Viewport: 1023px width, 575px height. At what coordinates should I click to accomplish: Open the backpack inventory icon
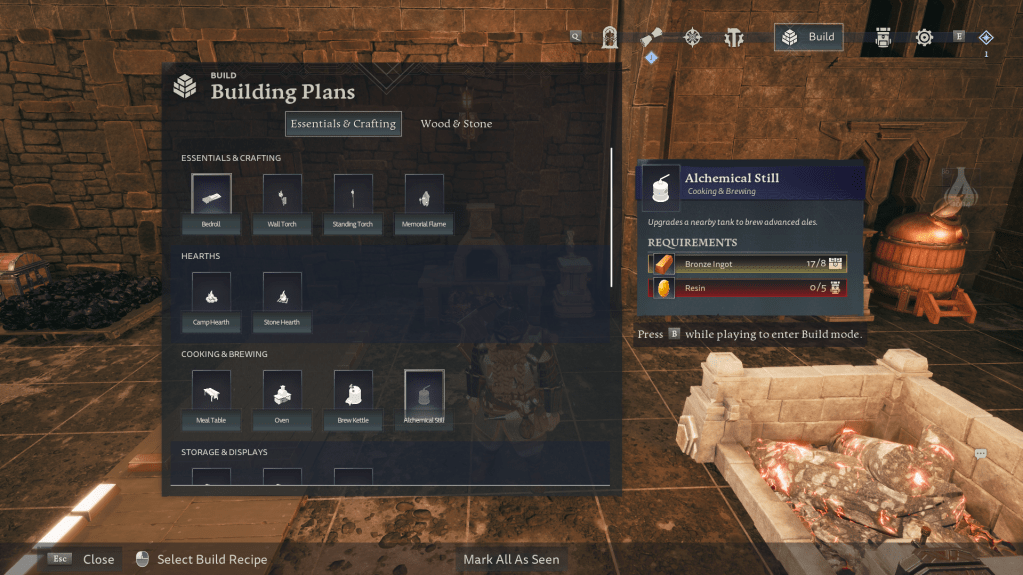tap(884, 38)
